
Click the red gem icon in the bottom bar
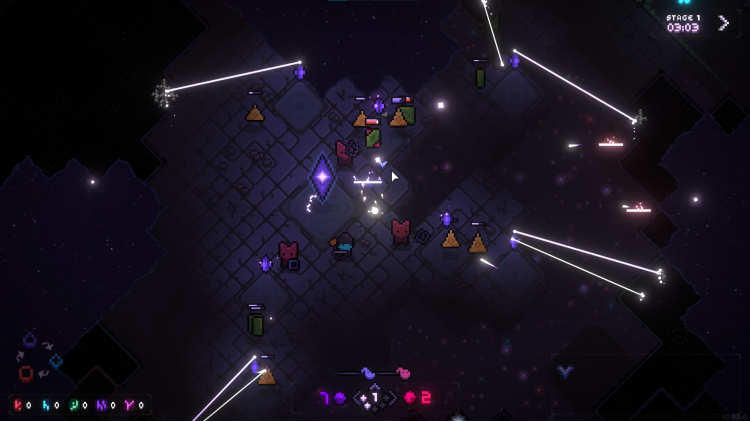coord(410,398)
